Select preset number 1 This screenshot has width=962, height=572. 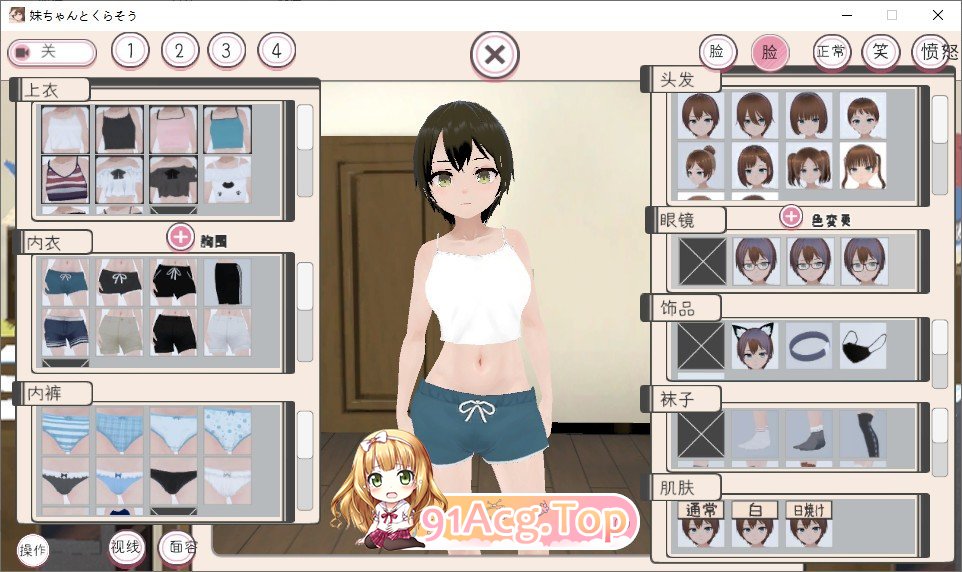click(x=130, y=51)
